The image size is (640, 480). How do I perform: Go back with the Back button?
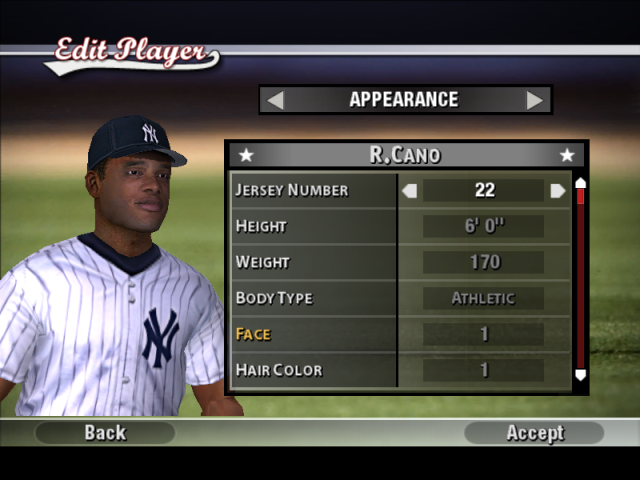[x=105, y=433]
